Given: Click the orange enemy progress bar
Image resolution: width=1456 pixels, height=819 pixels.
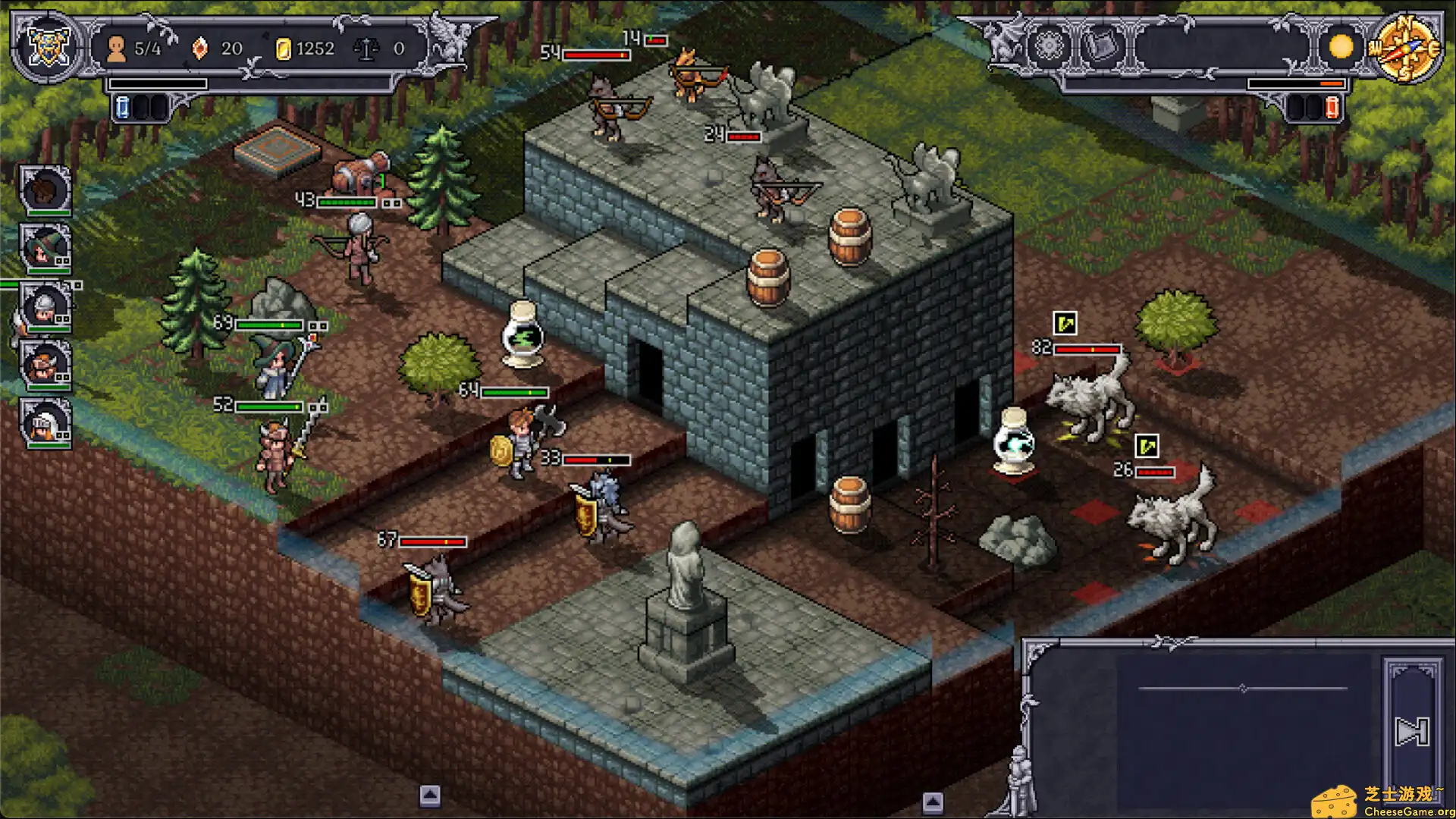Looking at the screenshot, I should click(1330, 83).
